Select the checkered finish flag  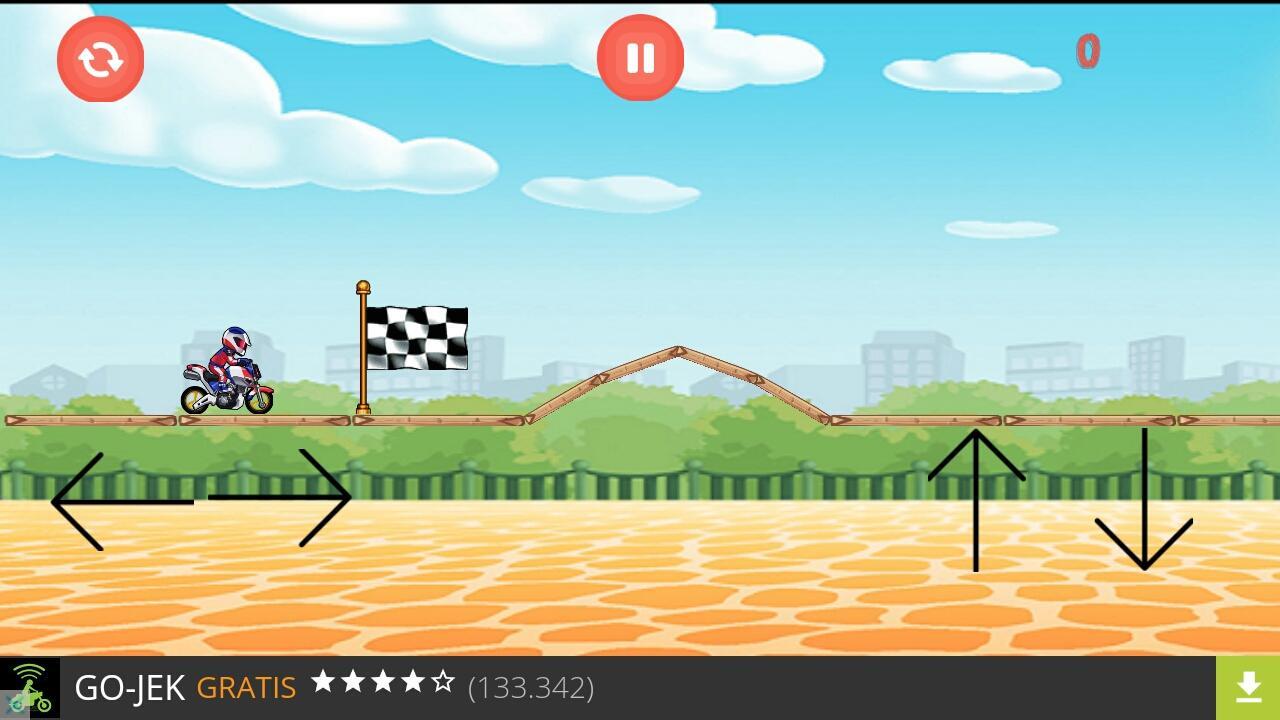tap(418, 337)
